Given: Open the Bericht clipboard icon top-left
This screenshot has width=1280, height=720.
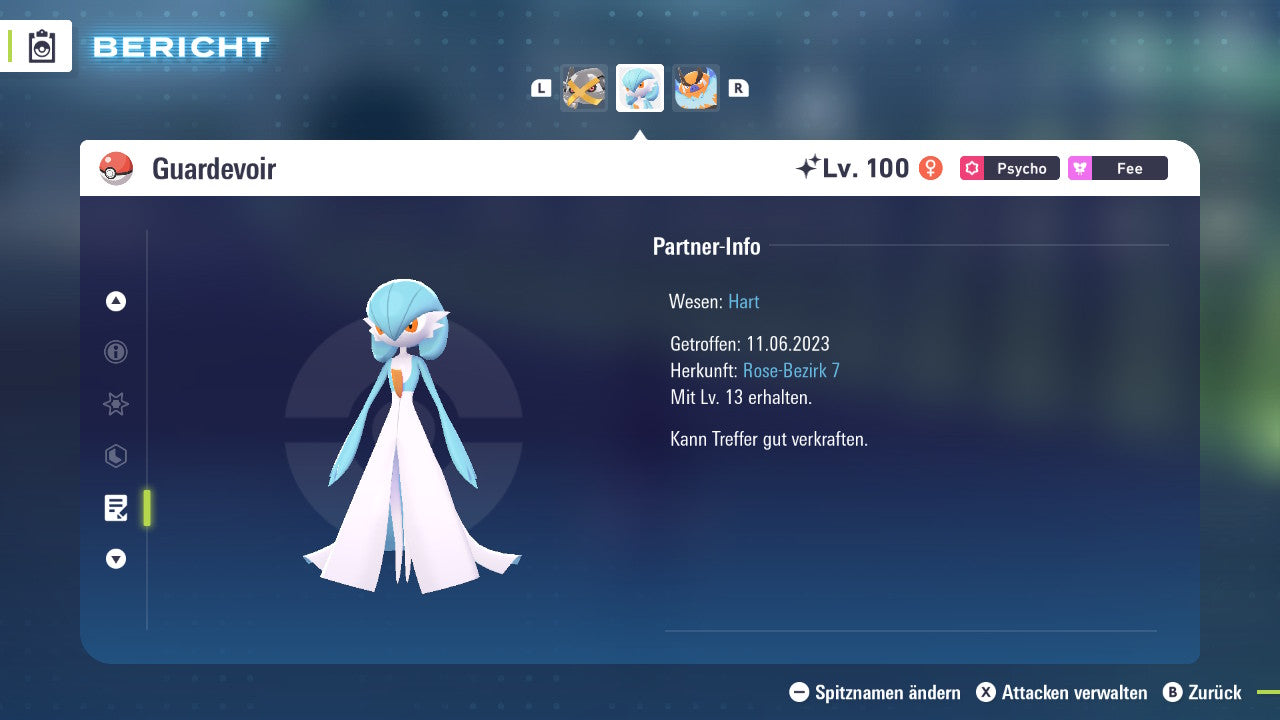Looking at the screenshot, I should coord(40,45).
